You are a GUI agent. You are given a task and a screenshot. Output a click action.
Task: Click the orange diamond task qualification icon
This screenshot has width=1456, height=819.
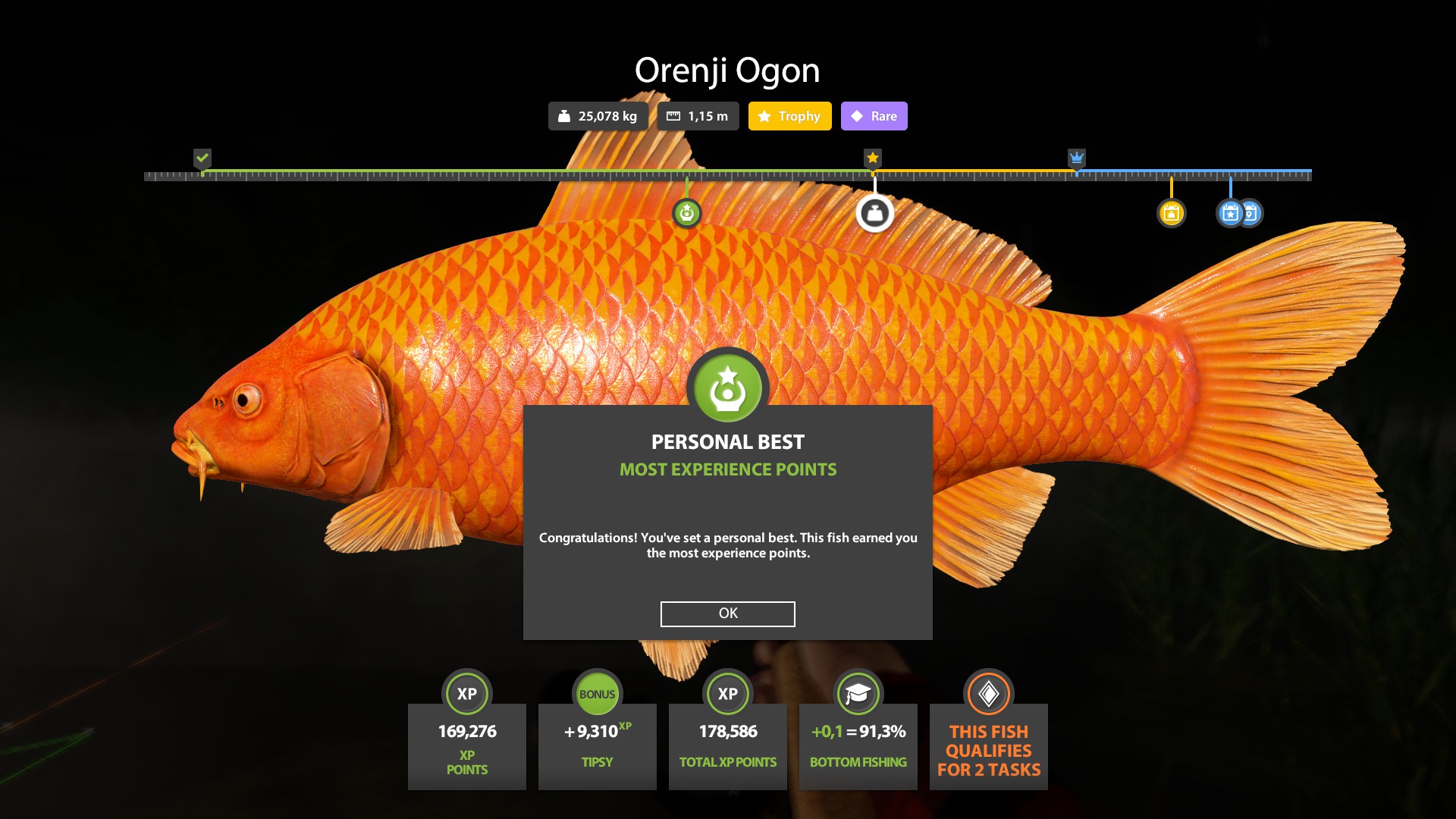tap(988, 693)
